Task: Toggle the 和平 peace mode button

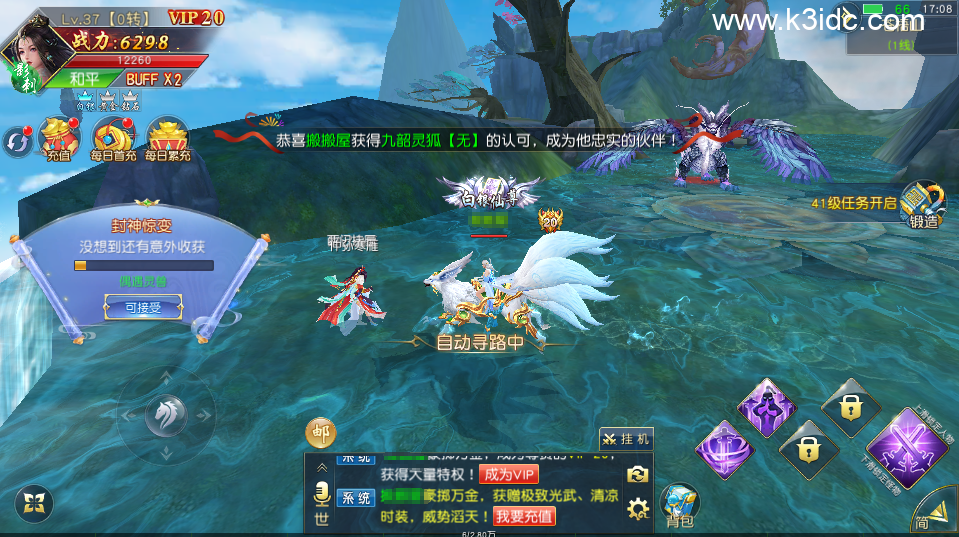Action: click(x=84, y=79)
